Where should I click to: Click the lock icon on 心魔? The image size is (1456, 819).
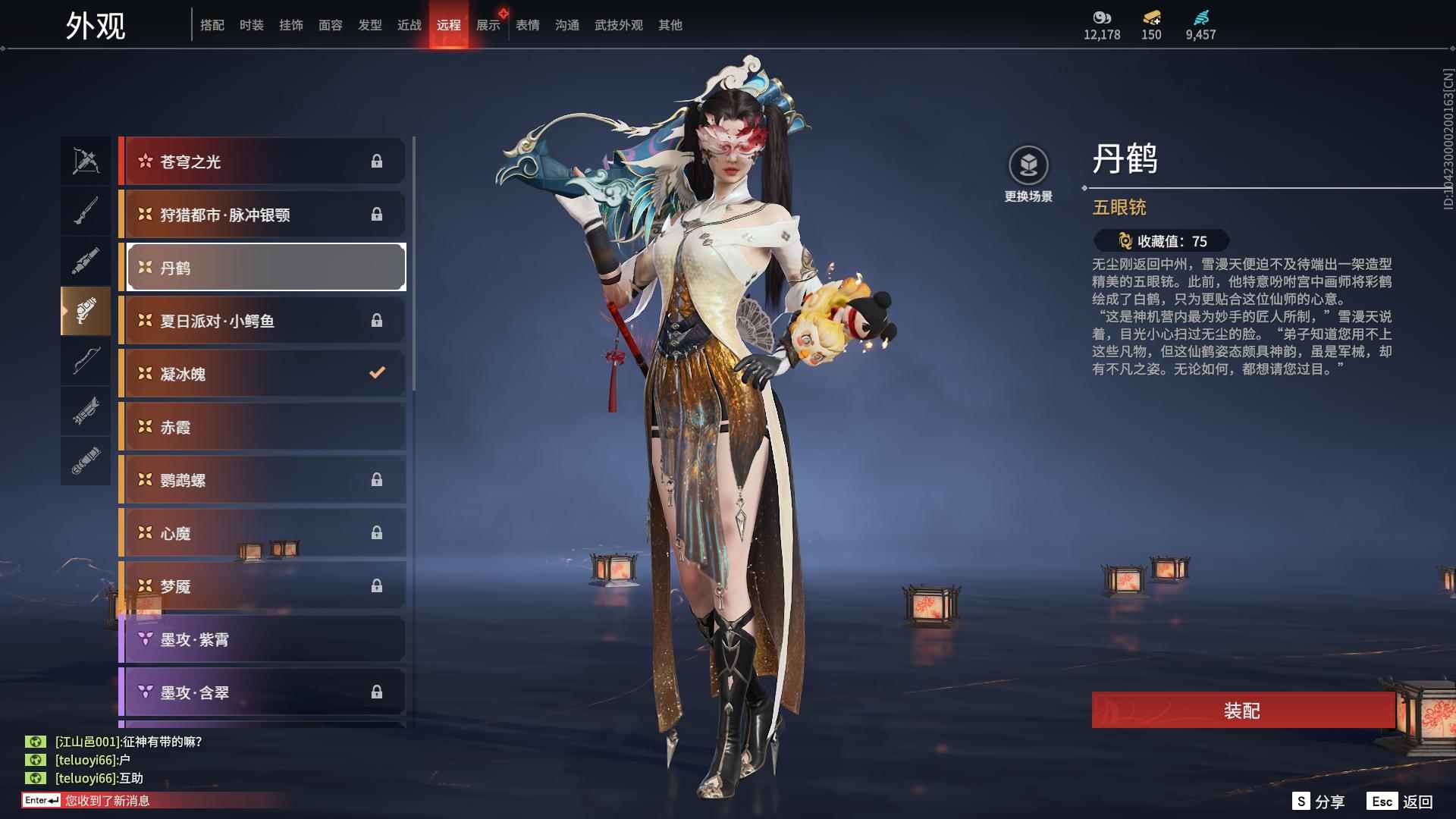pyautogui.click(x=377, y=532)
